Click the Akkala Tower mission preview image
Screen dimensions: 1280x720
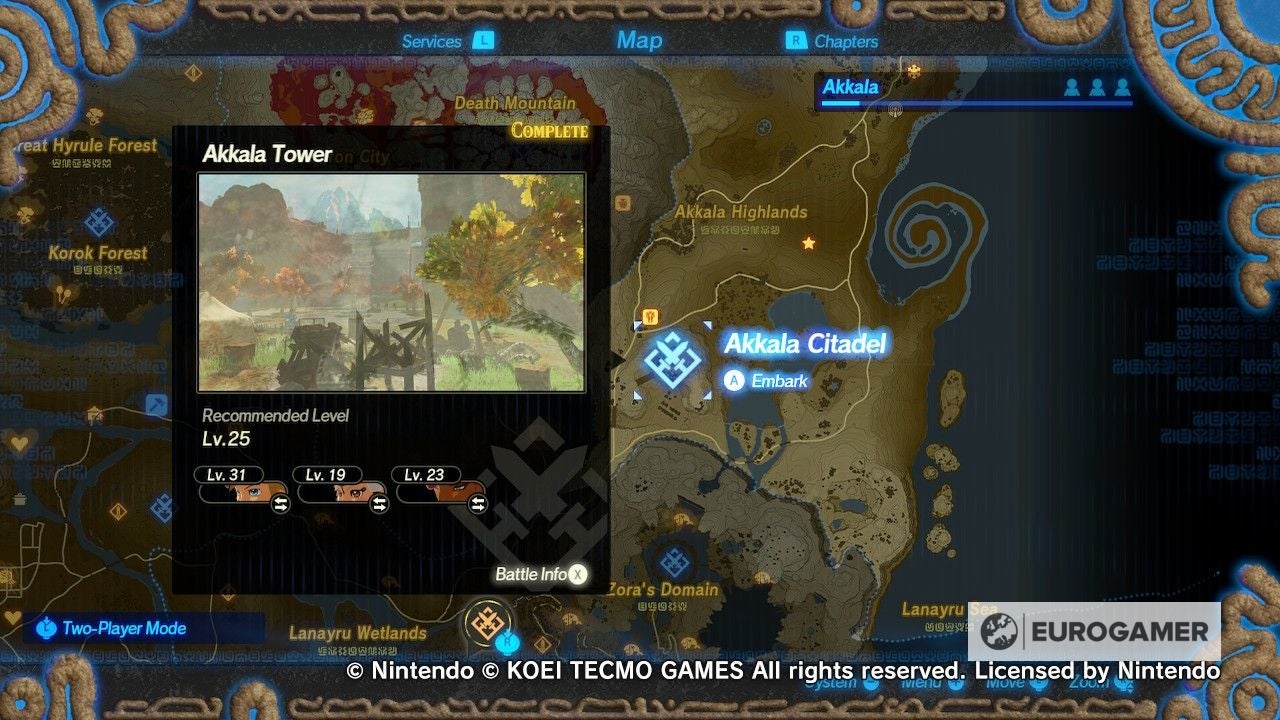(x=393, y=281)
